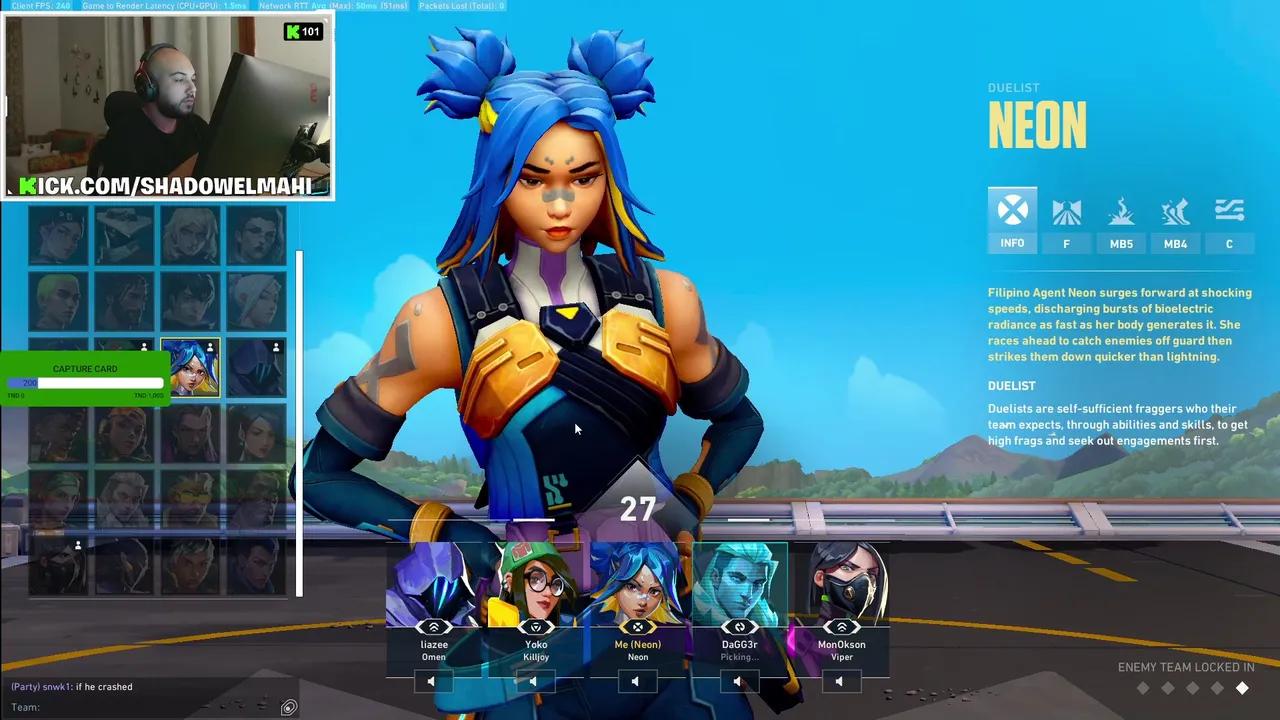Image resolution: width=1280 pixels, height=720 pixels.
Task: Mute Yoko's voice with the speaker icon
Action: tap(533, 680)
